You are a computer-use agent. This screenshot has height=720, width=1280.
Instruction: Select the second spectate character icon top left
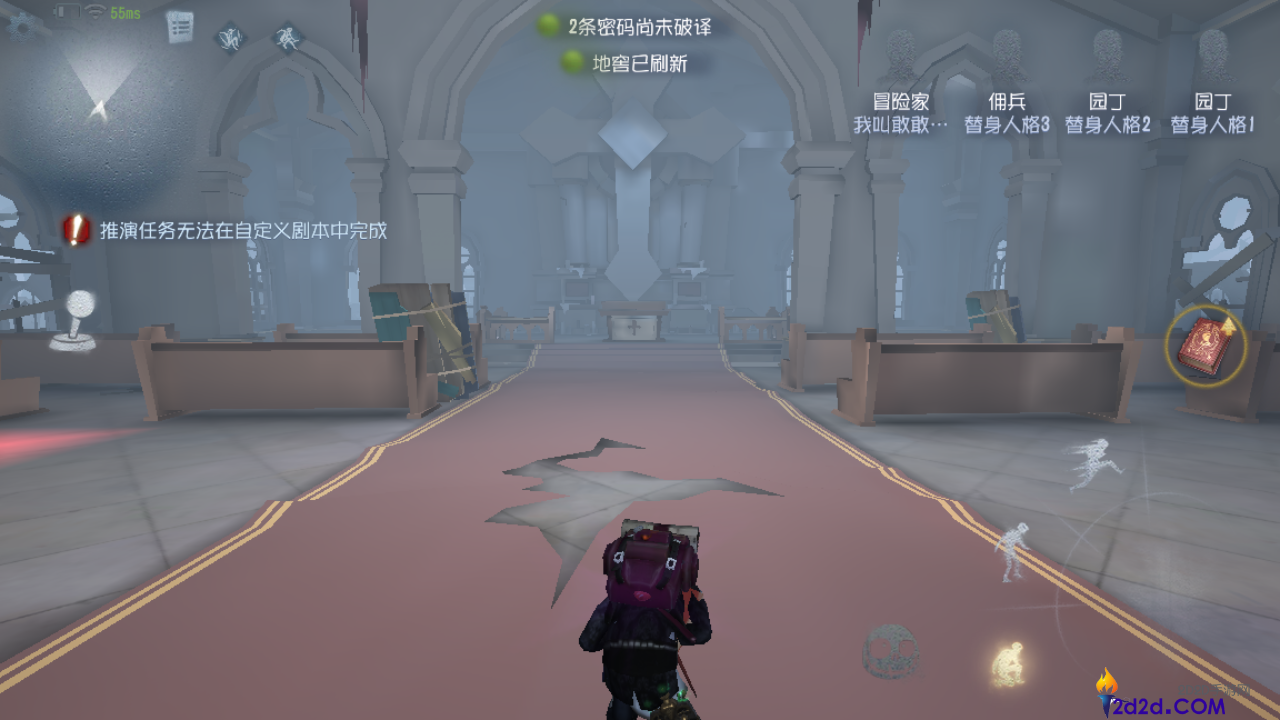tap(287, 38)
